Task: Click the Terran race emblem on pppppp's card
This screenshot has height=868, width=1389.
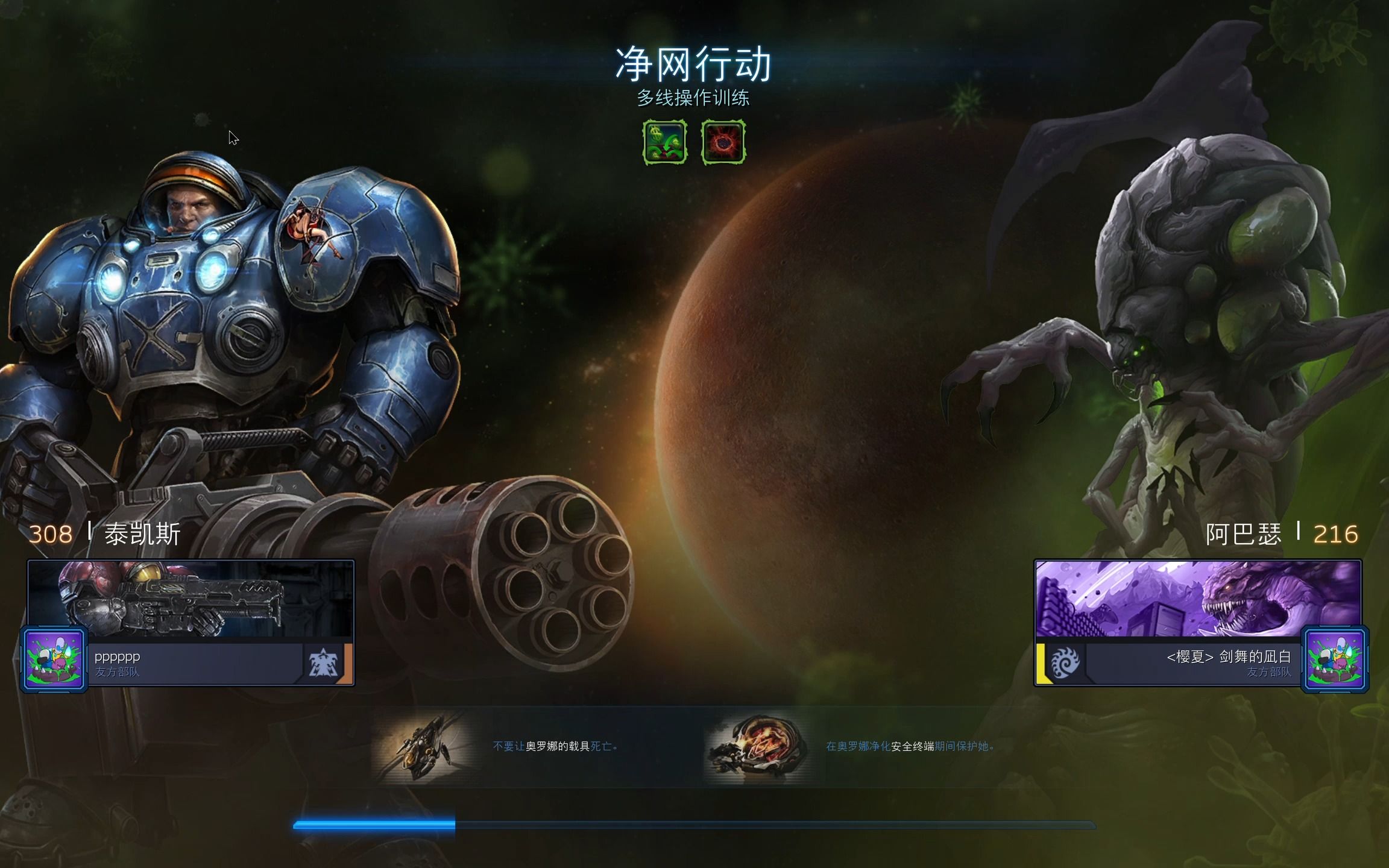Action: 323,663
